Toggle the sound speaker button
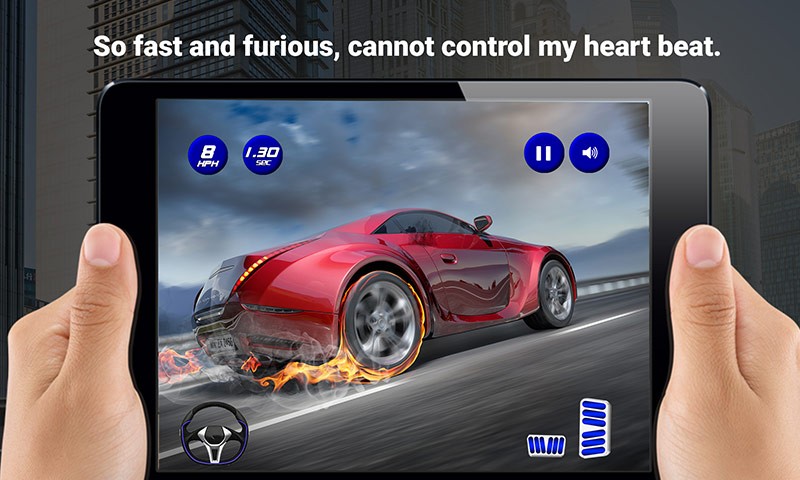The image size is (800, 480). click(589, 154)
